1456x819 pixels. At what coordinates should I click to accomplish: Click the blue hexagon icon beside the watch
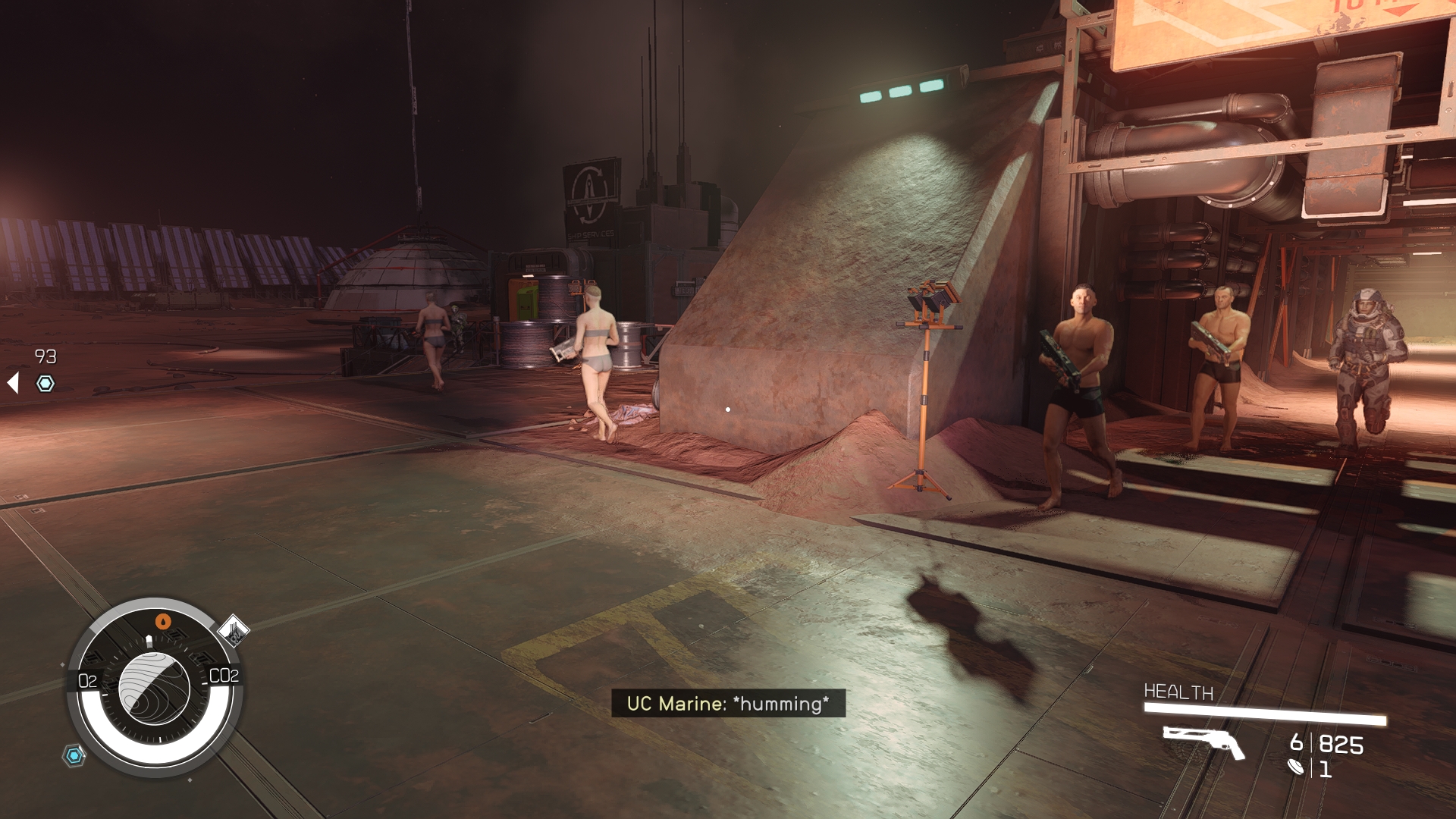click(74, 755)
